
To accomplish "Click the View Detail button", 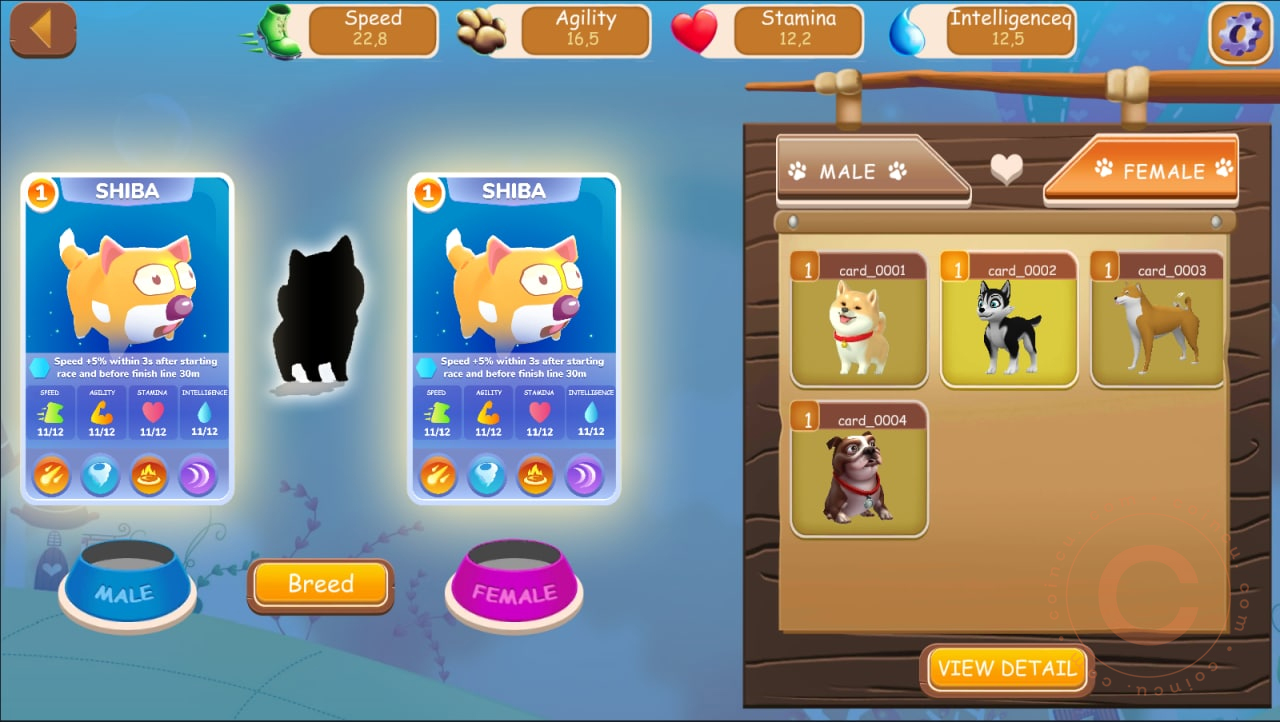I will [x=1007, y=669].
